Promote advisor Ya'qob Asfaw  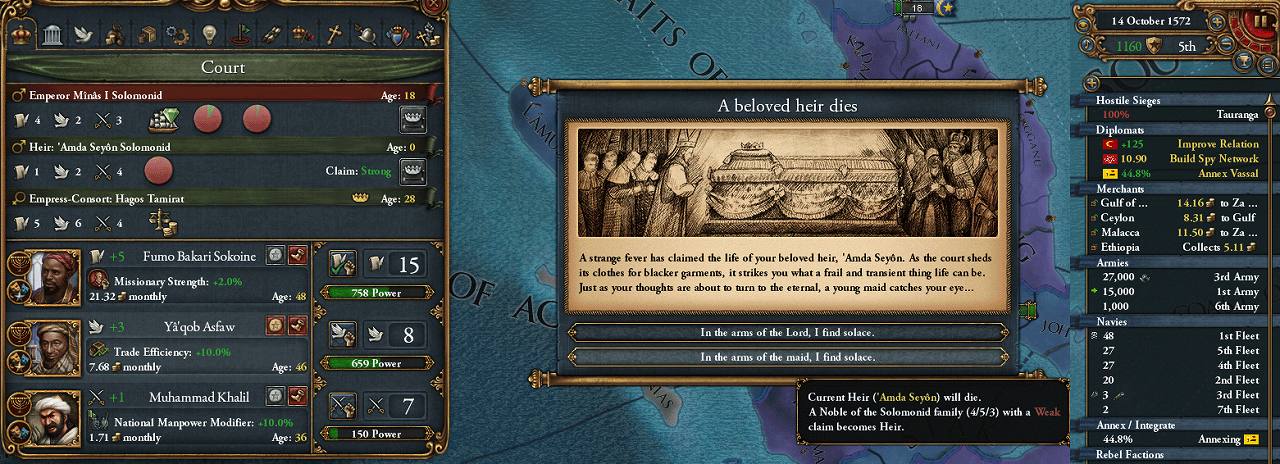(x=275, y=326)
